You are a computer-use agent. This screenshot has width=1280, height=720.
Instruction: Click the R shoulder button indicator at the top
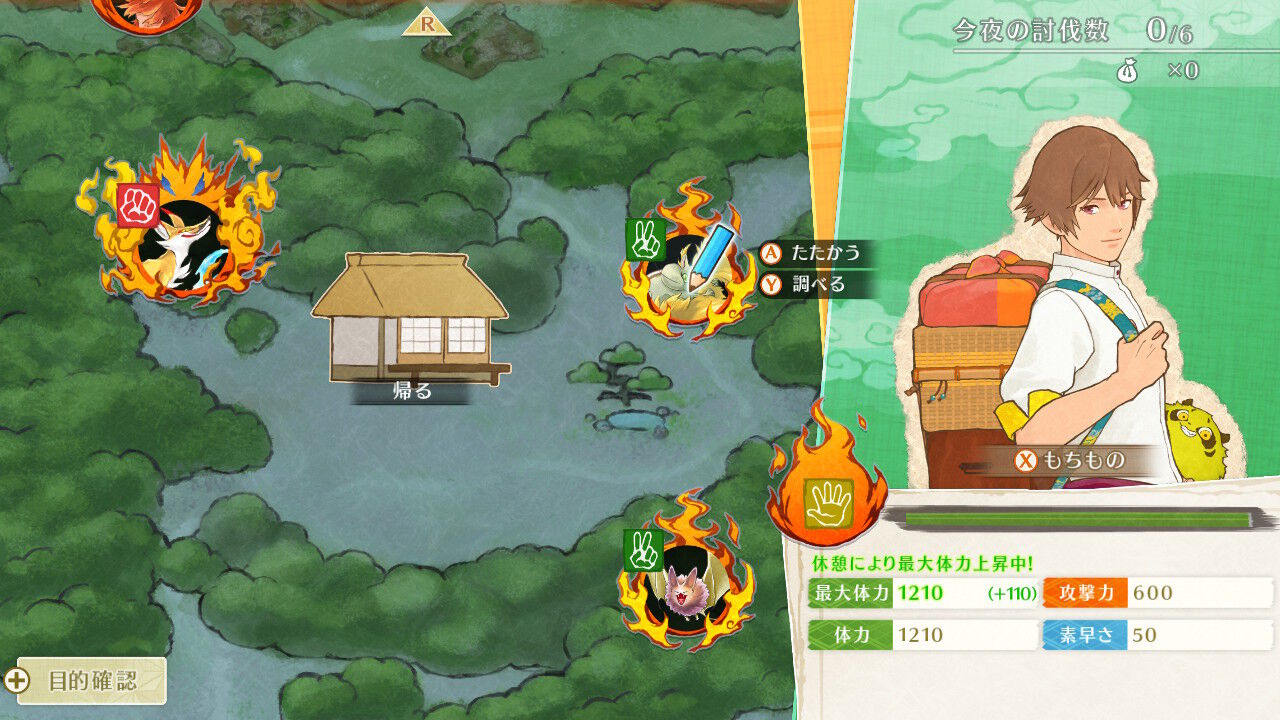[x=428, y=23]
